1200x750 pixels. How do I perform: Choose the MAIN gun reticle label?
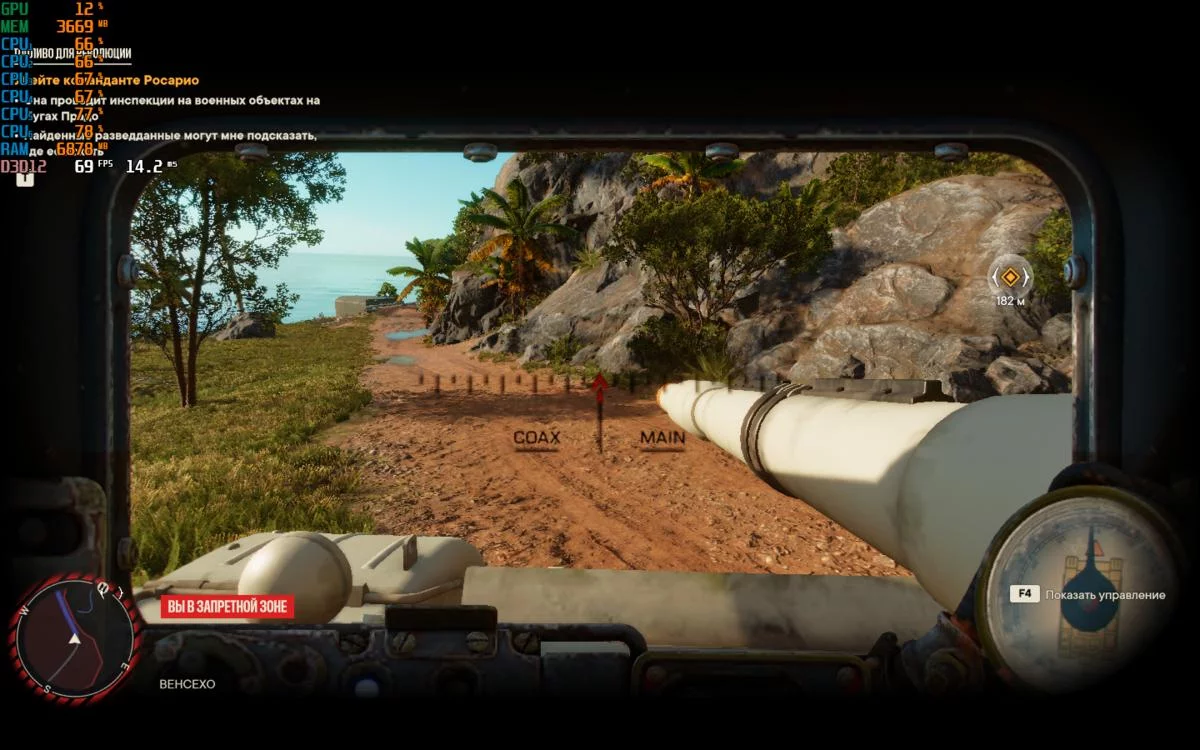pos(663,438)
